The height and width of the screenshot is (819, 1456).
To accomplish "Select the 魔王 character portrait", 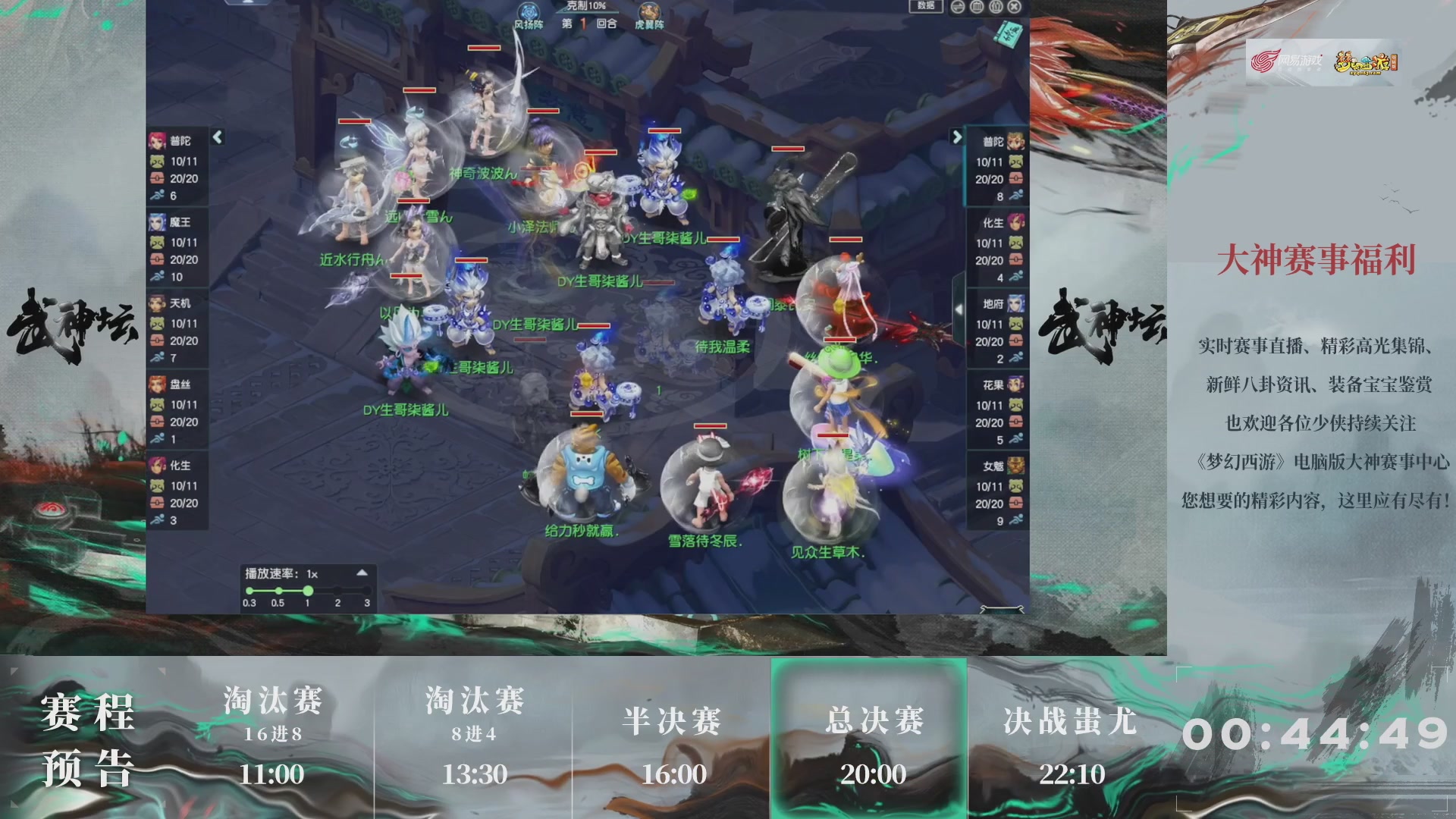I will [x=156, y=222].
